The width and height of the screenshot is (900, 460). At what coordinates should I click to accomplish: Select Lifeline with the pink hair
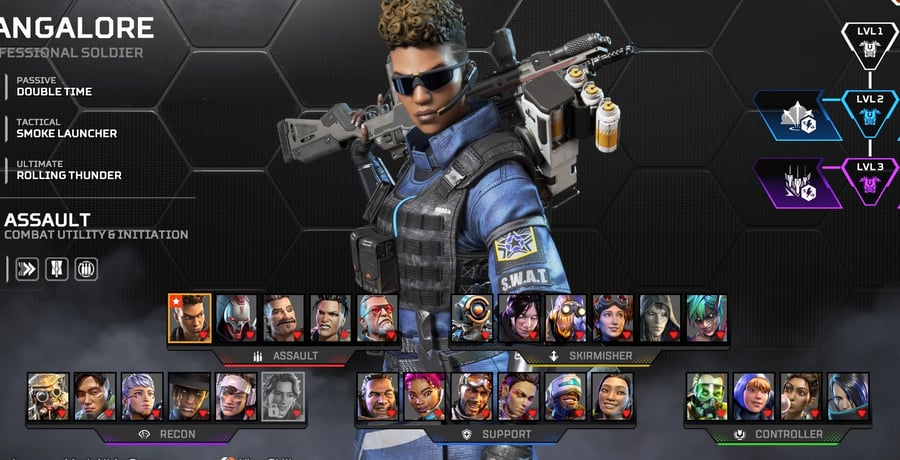point(424,396)
